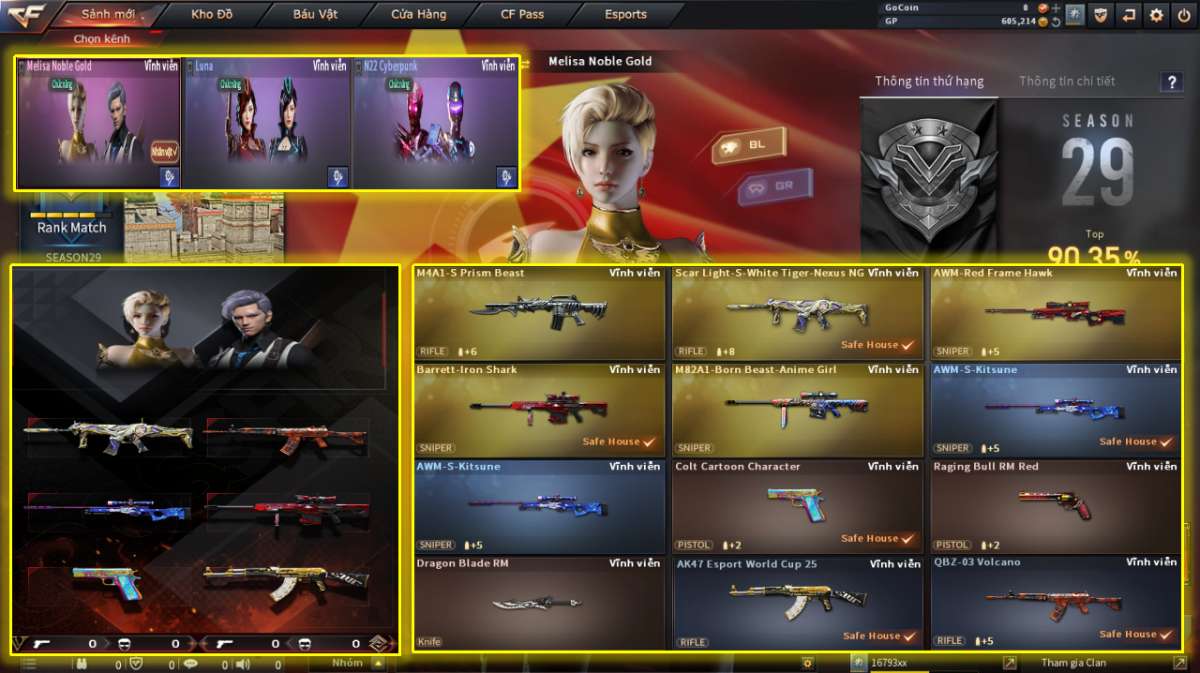The image size is (1200, 673).
Task: Open the Kho Đồ inventory tab
Action: tap(212, 15)
